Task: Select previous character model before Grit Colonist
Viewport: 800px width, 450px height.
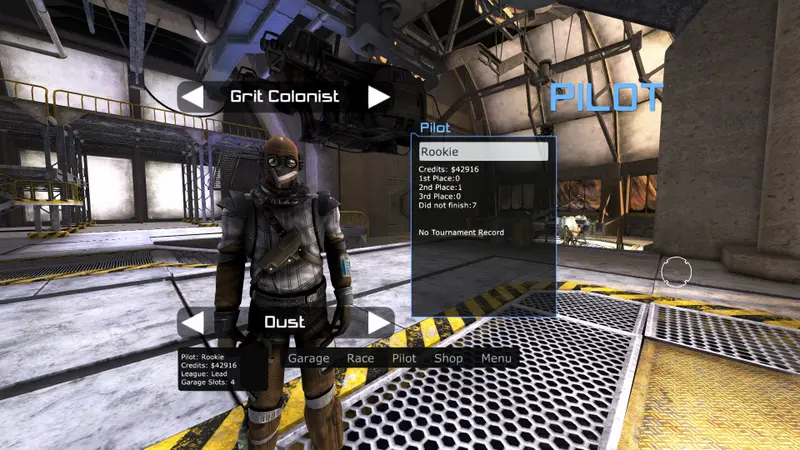Action: pyautogui.click(x=192, y=97)
